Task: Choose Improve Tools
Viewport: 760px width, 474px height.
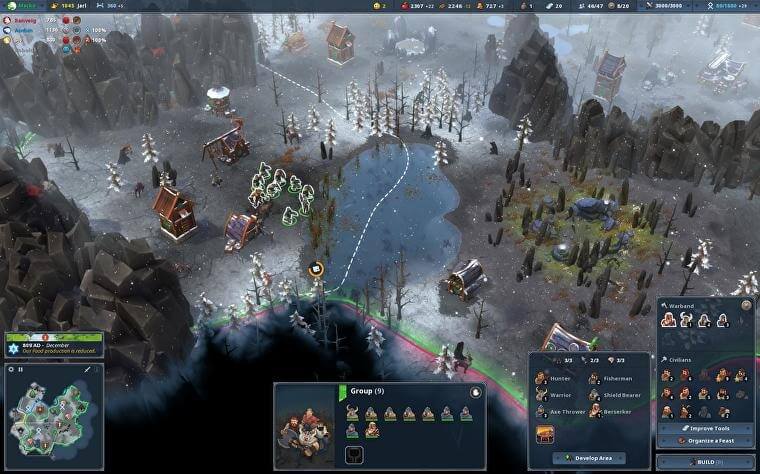Action: [704, 428]
